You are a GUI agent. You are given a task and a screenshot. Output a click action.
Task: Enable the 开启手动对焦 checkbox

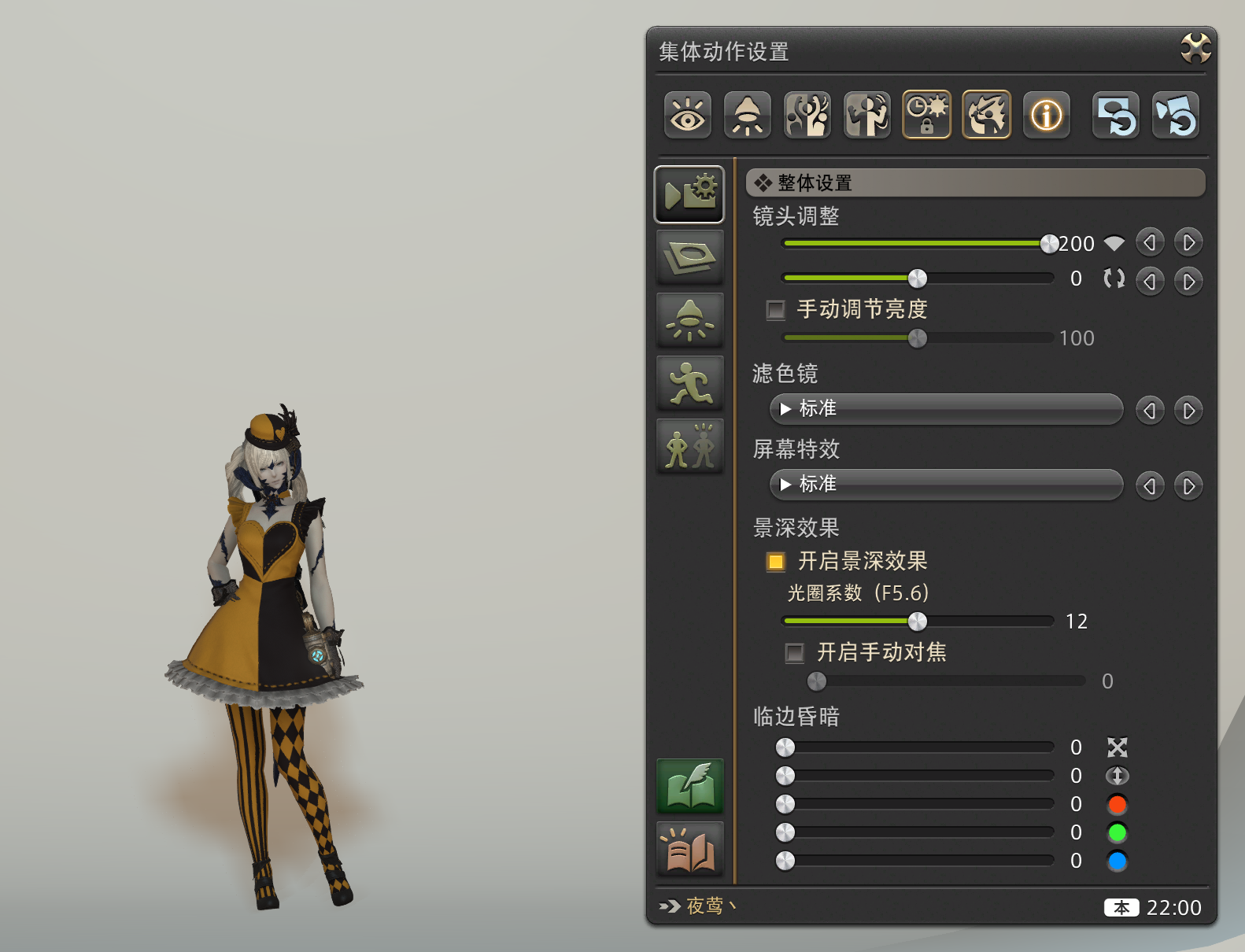tap(794, 653)
